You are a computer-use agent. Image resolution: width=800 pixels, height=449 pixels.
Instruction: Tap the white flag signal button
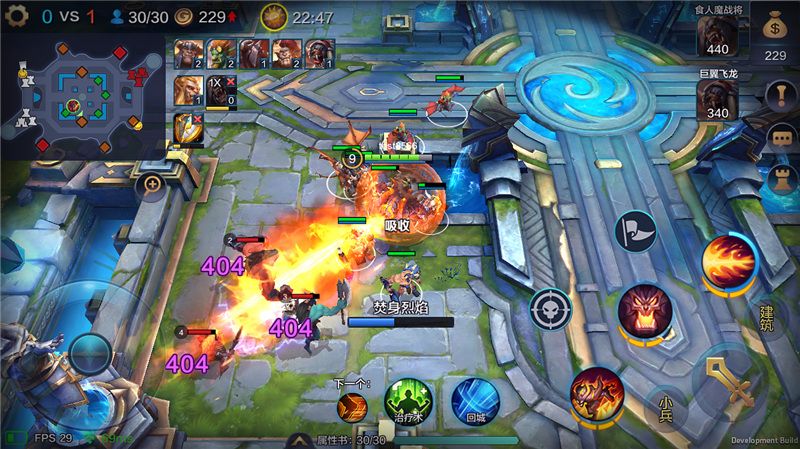click(634, 230)
